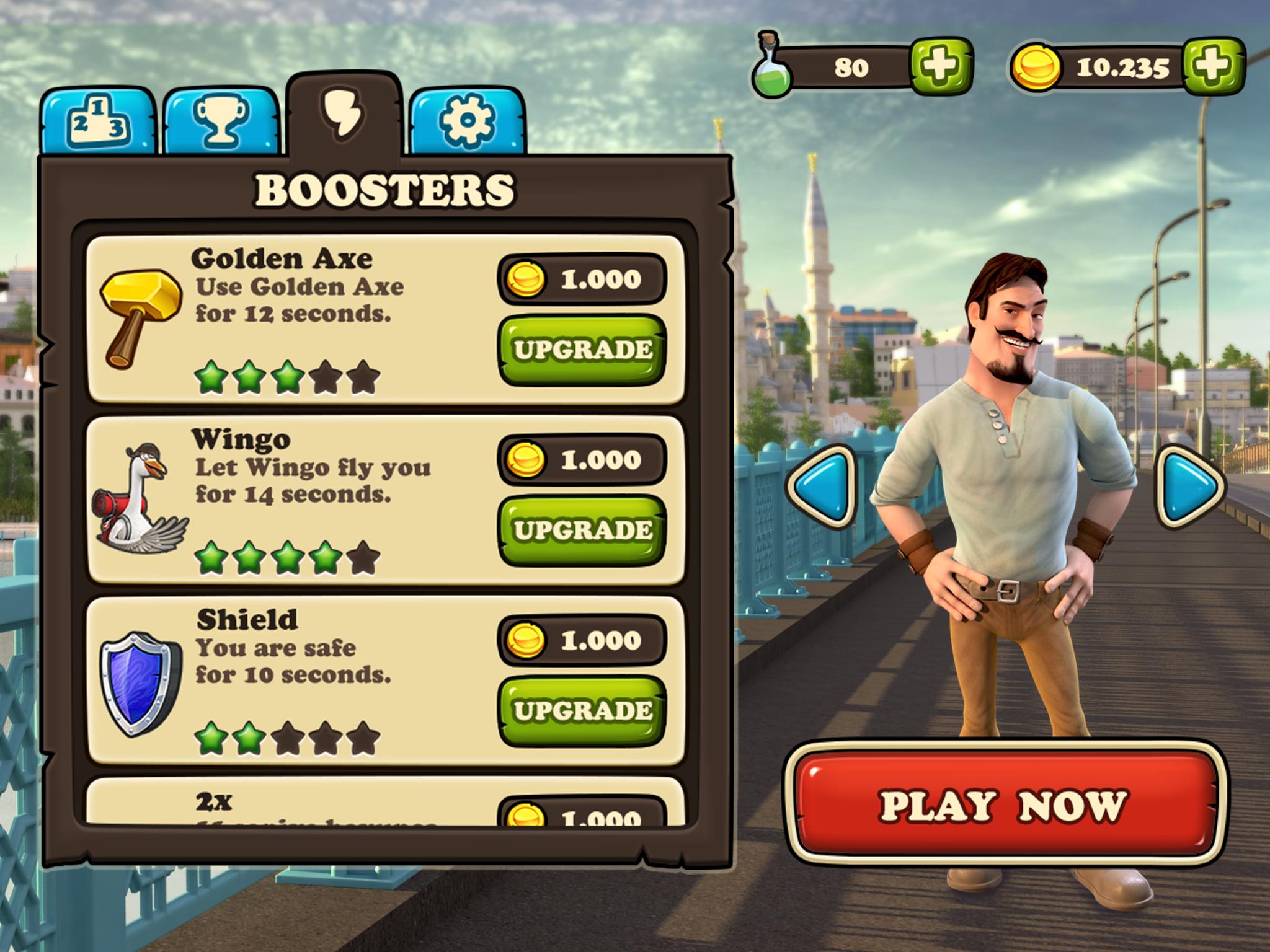Open the gear settings tab
This screenshot has height=952, width=1270.
[x=467, y=121]
